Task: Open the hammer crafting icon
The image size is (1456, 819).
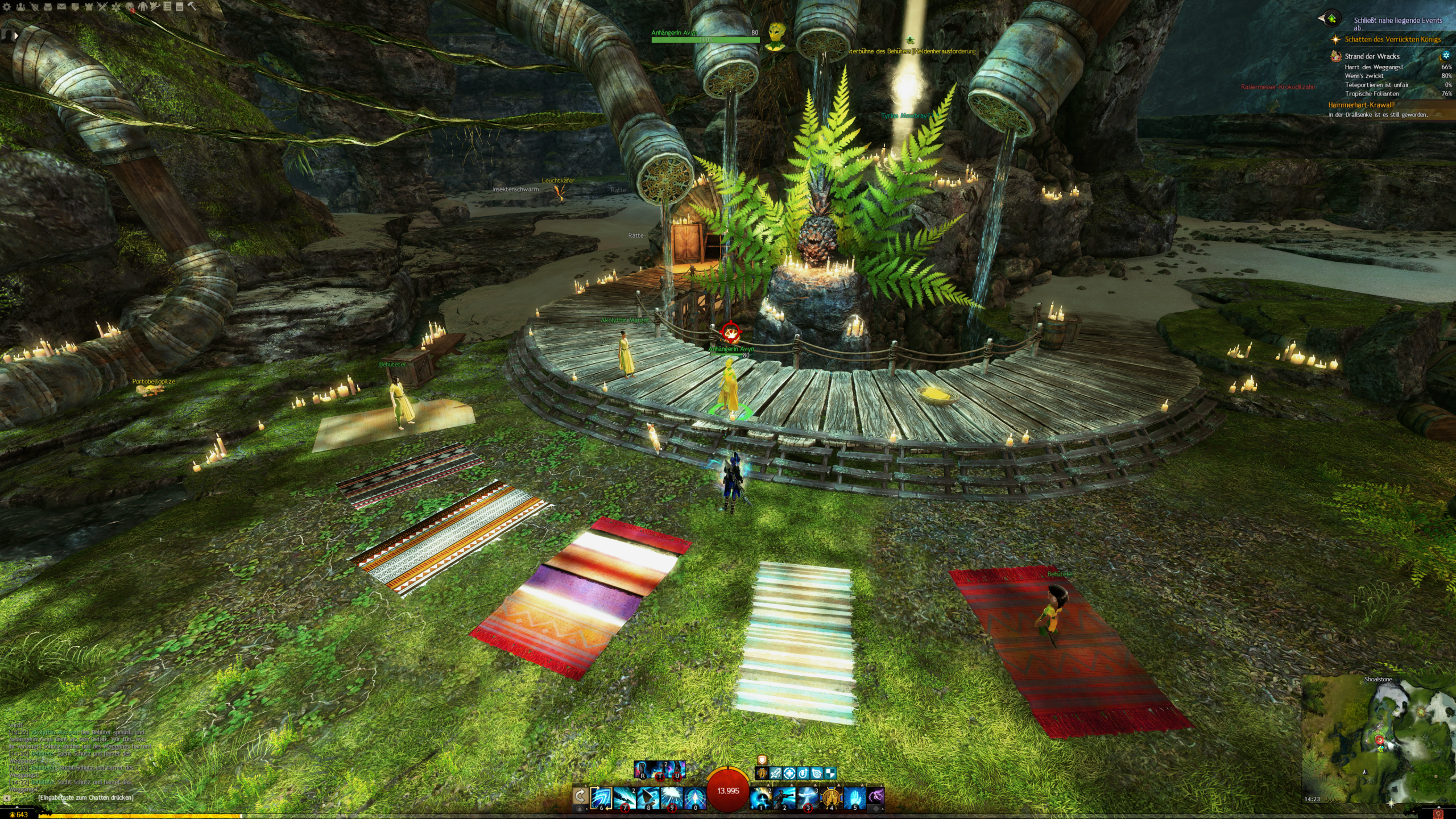Action: click(192, 7)
